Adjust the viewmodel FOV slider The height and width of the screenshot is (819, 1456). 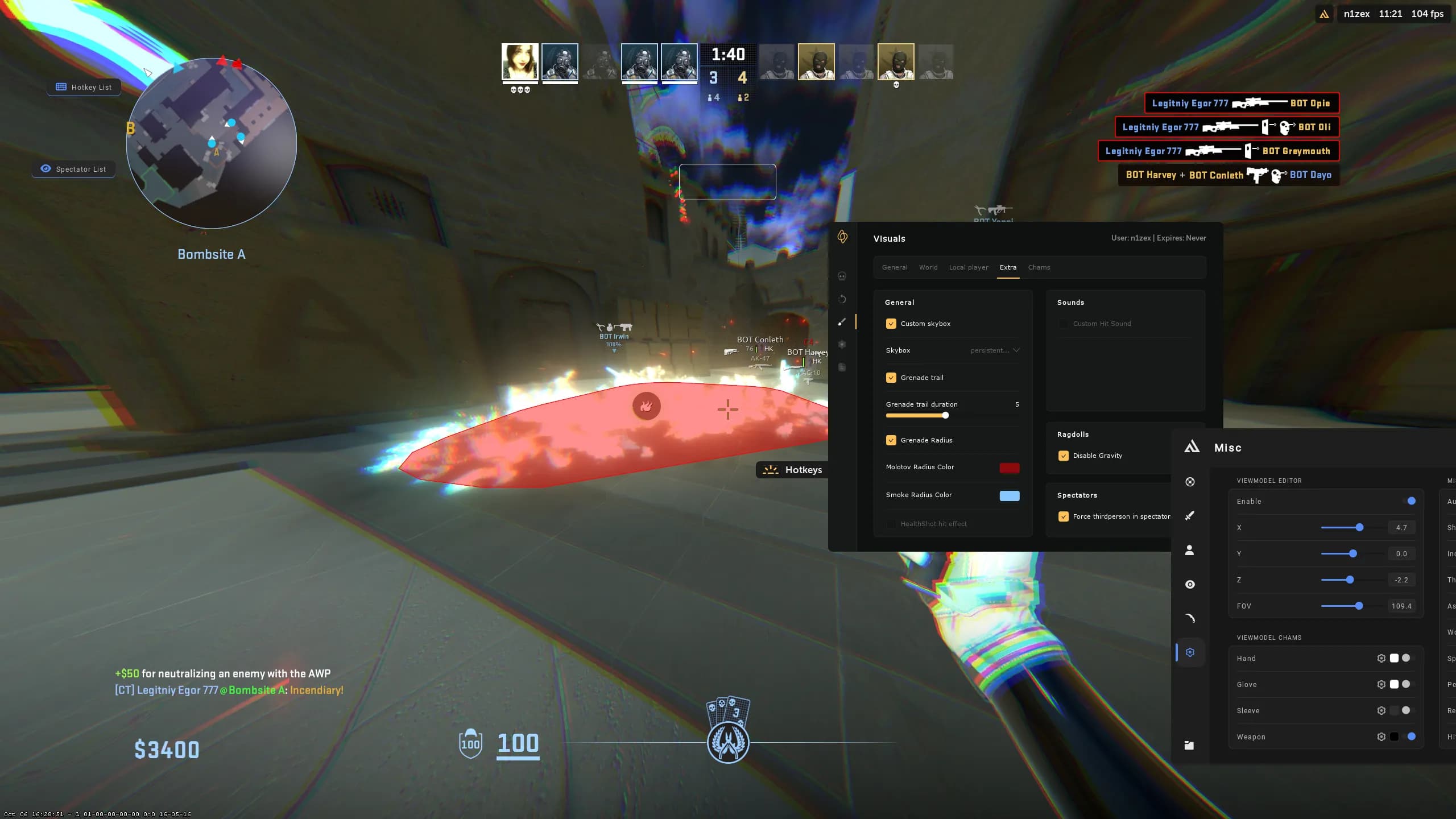[1359, 606]
